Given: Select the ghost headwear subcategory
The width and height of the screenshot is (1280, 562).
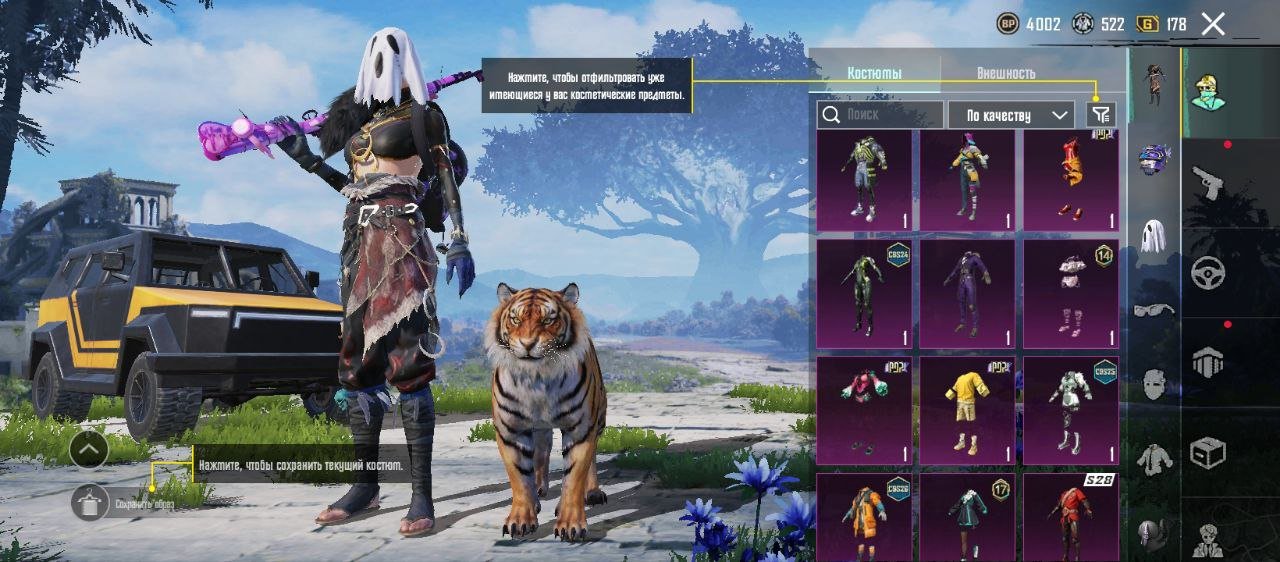Looking at the screenshot, I should [x=1153, y=235].
